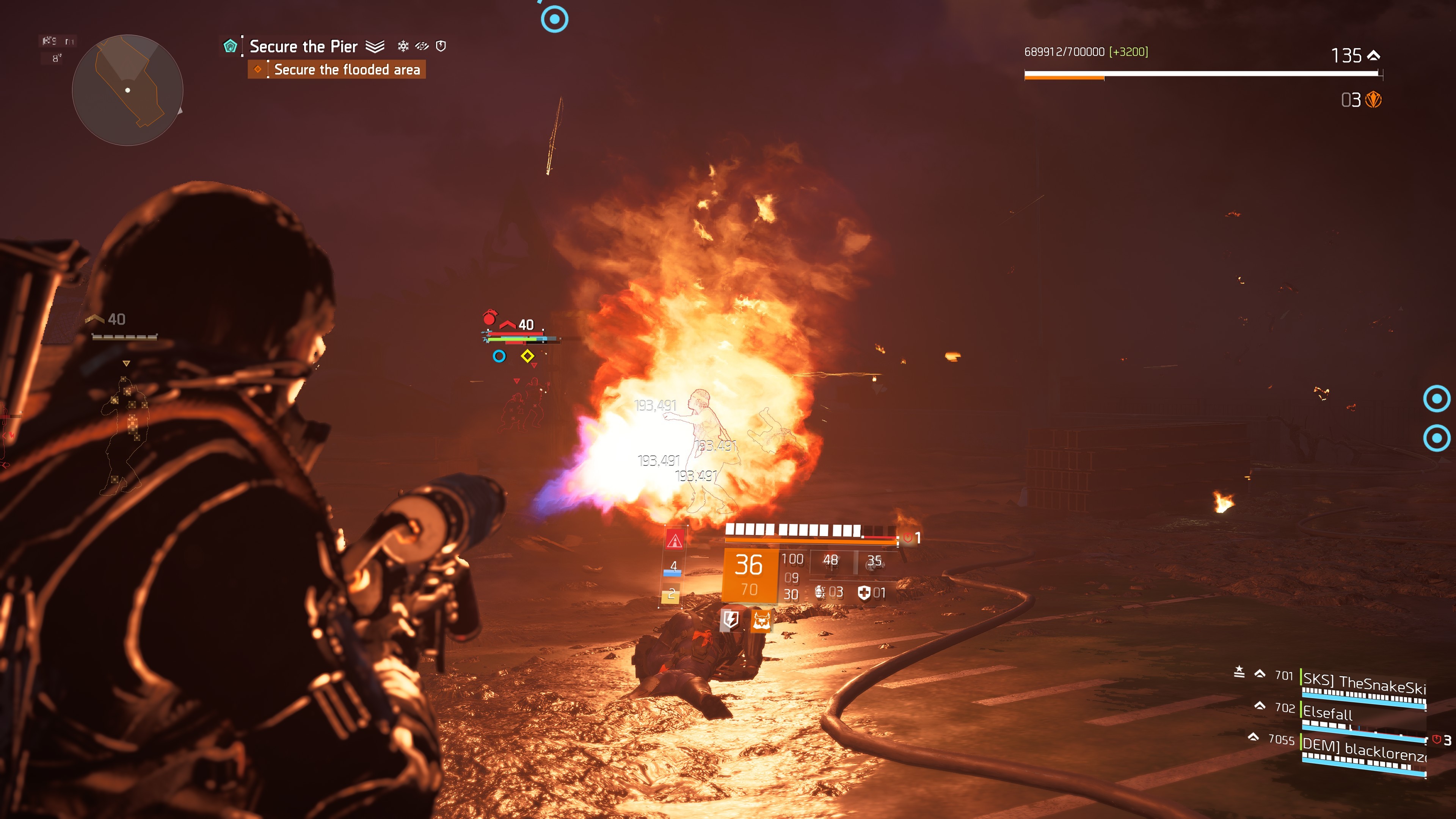
Task: Click the Secure the flooded area objective
Action: click(x=347, y=69)
